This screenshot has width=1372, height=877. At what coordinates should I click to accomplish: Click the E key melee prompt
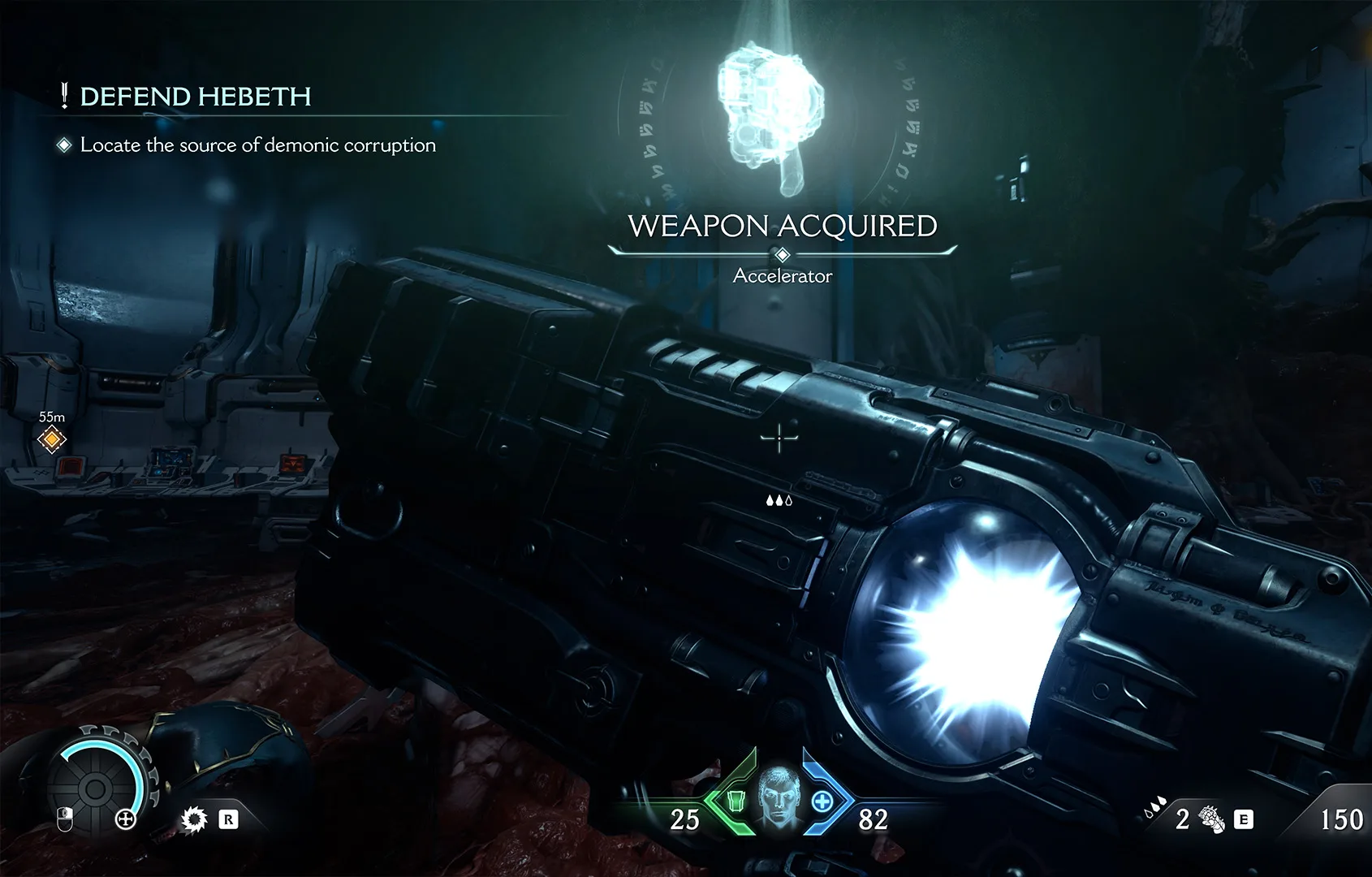click(1243, 820)
